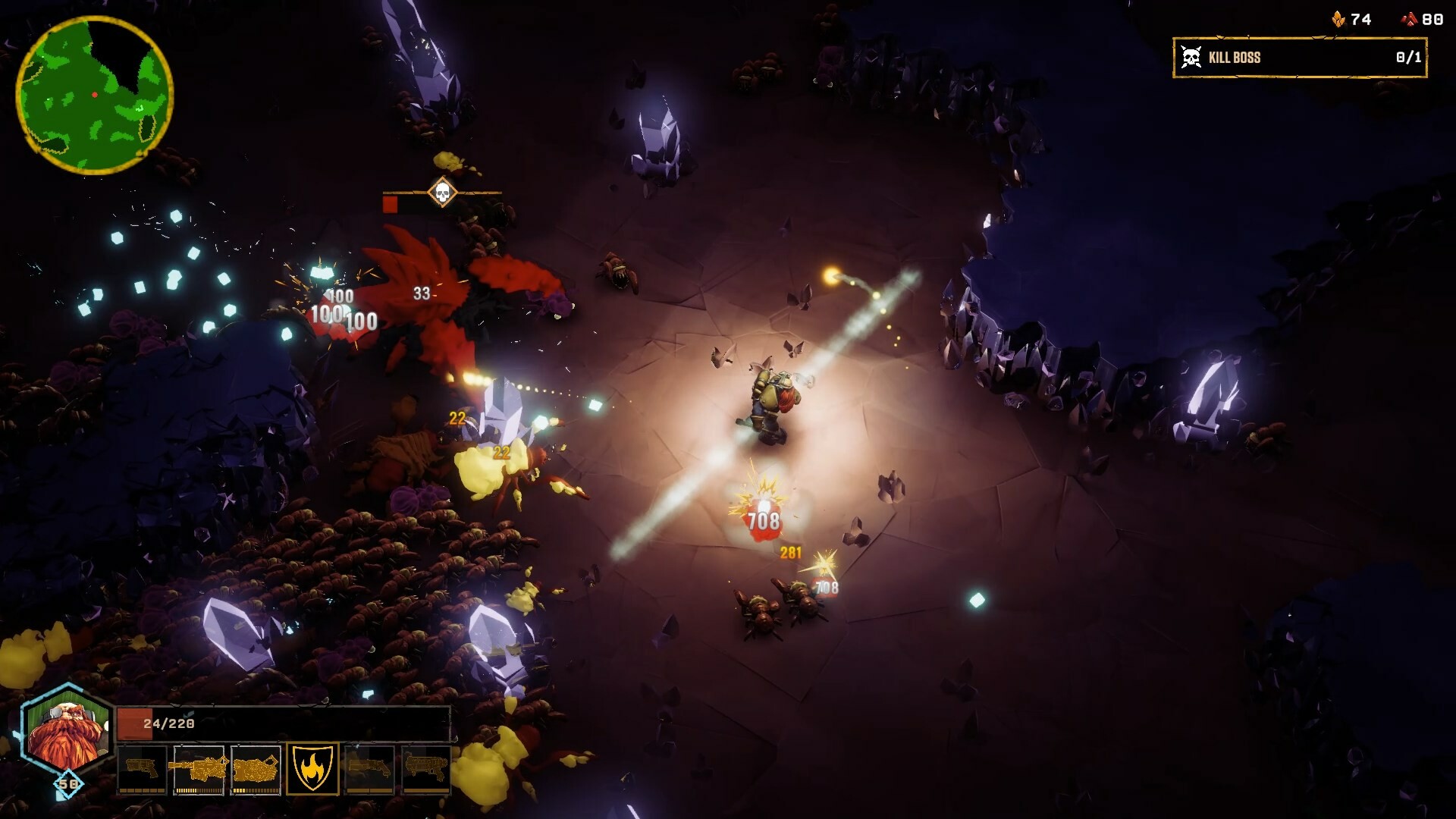Select the fire shield overclock icon

point(312,767)
